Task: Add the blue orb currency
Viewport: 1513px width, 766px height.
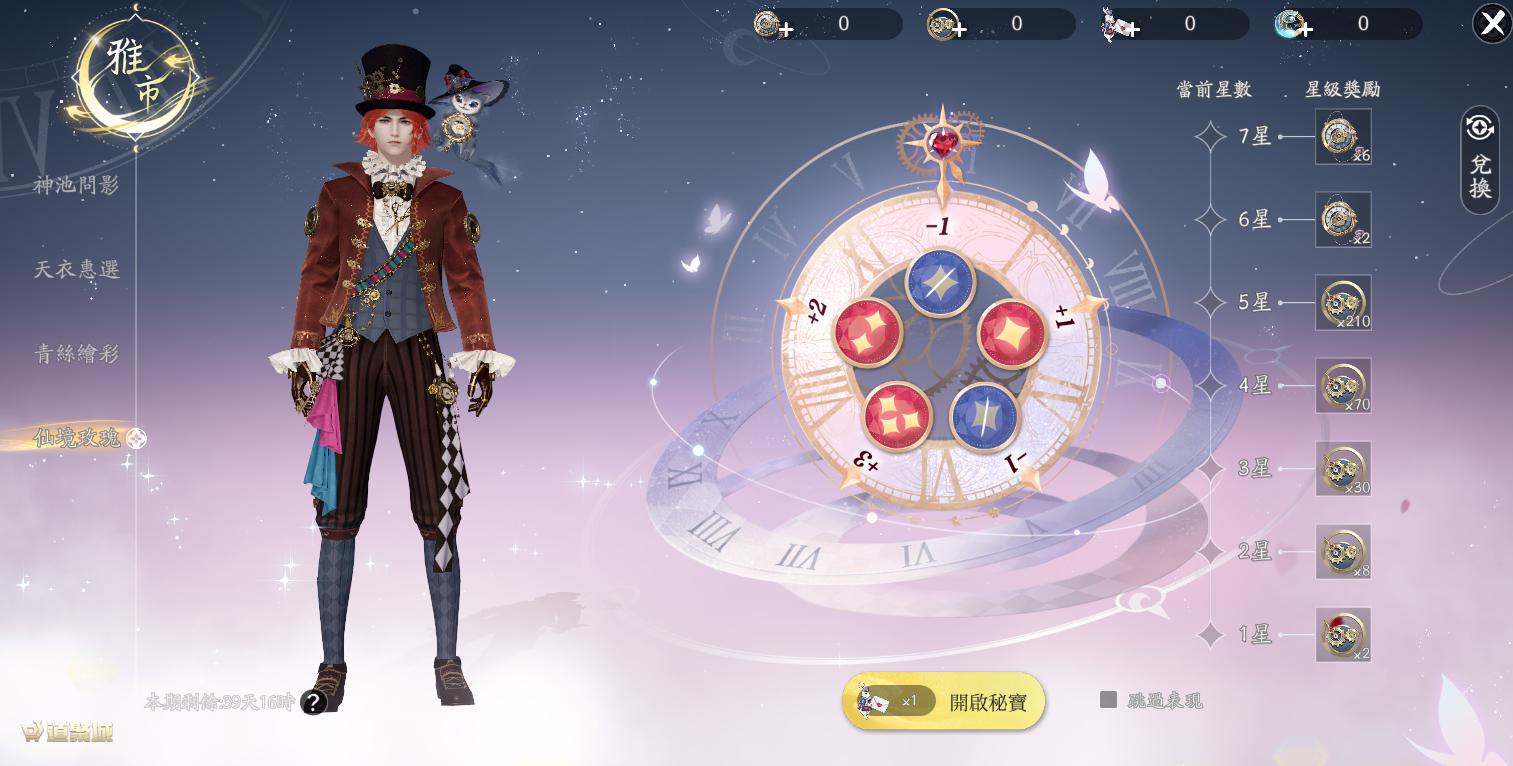Action: [x=1305, y=29]
